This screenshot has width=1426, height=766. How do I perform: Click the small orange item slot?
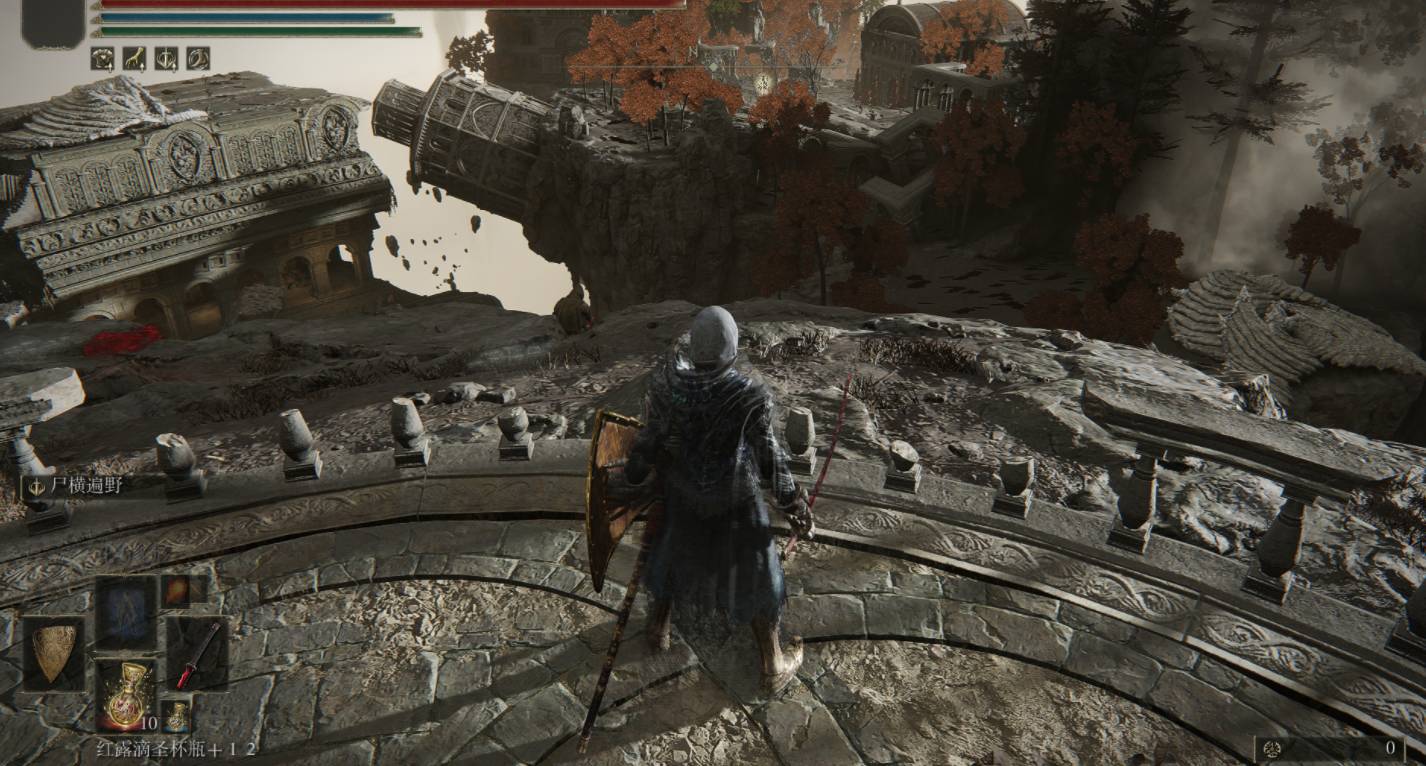tap(177, 591)
